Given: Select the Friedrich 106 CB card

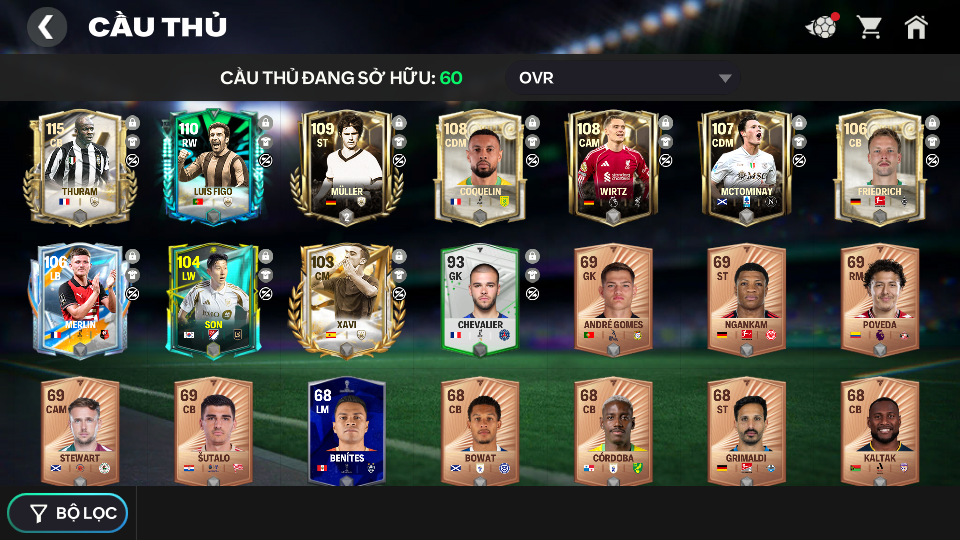Looking at the screenshot, I should tap(879, 165).
